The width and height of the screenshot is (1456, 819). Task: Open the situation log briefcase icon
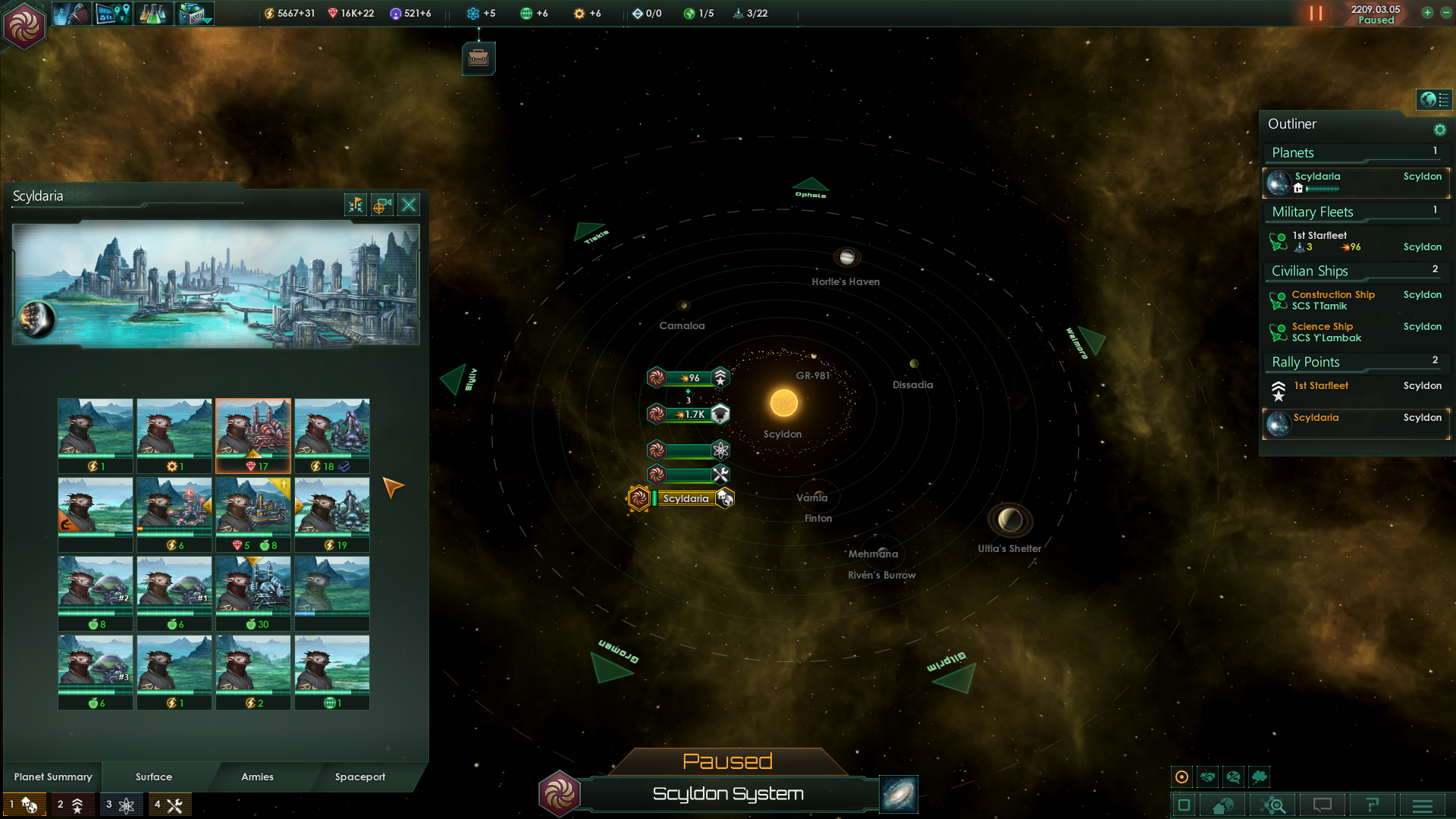coord(479,58)
